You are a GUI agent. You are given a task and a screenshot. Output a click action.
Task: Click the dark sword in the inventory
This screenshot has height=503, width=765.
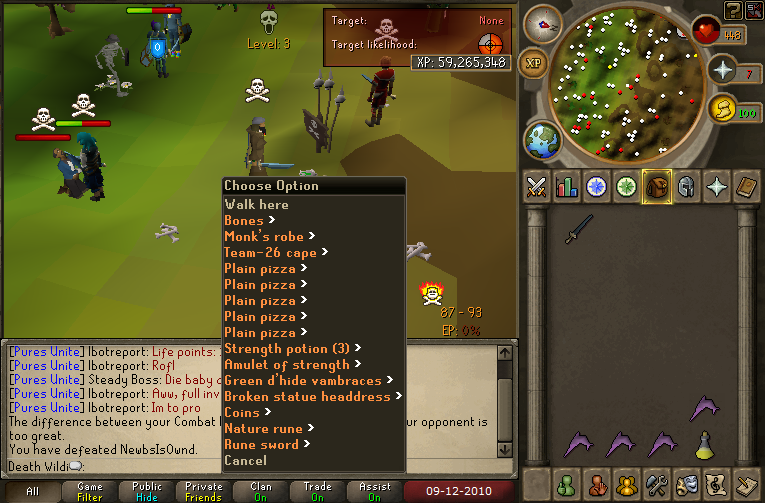click(576, 229)
